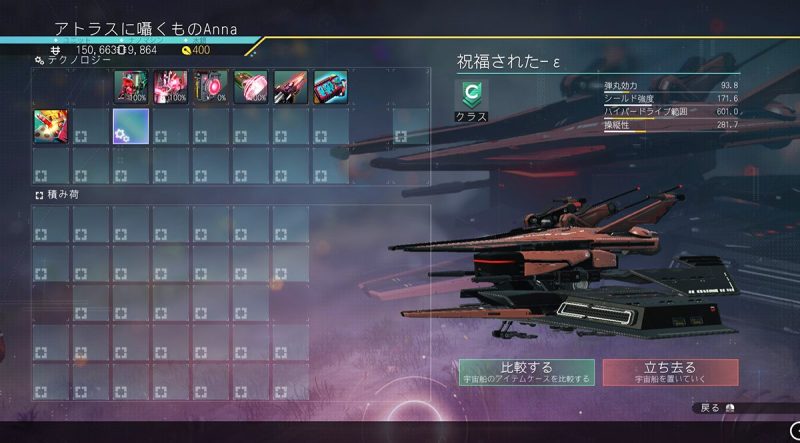Select the cannon firing a red beam
This screenshot has width=800, height=443.
(x=290, y=87)
